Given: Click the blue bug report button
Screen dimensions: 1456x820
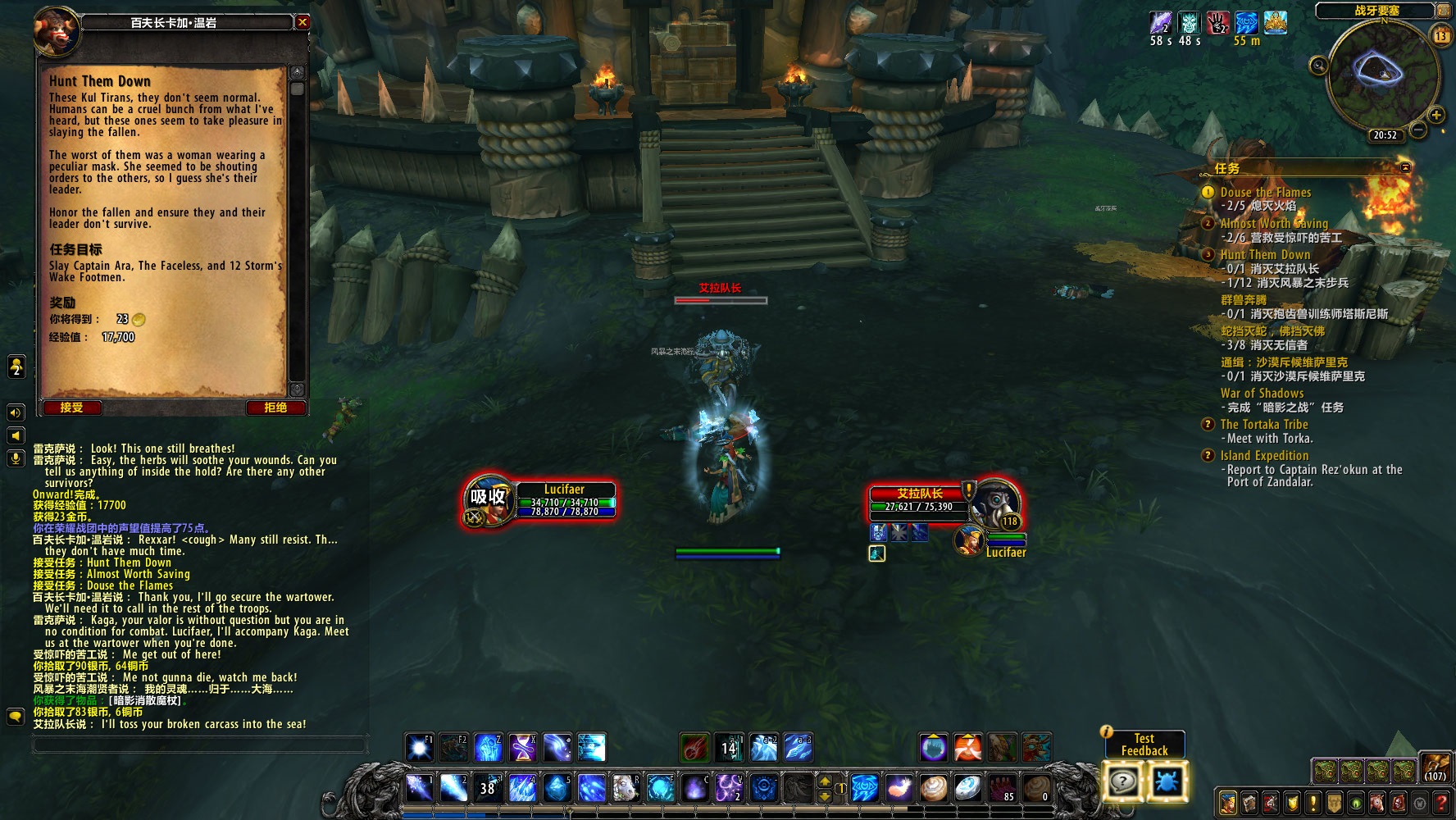Looking at the screenshot, I should [1166, 782].
